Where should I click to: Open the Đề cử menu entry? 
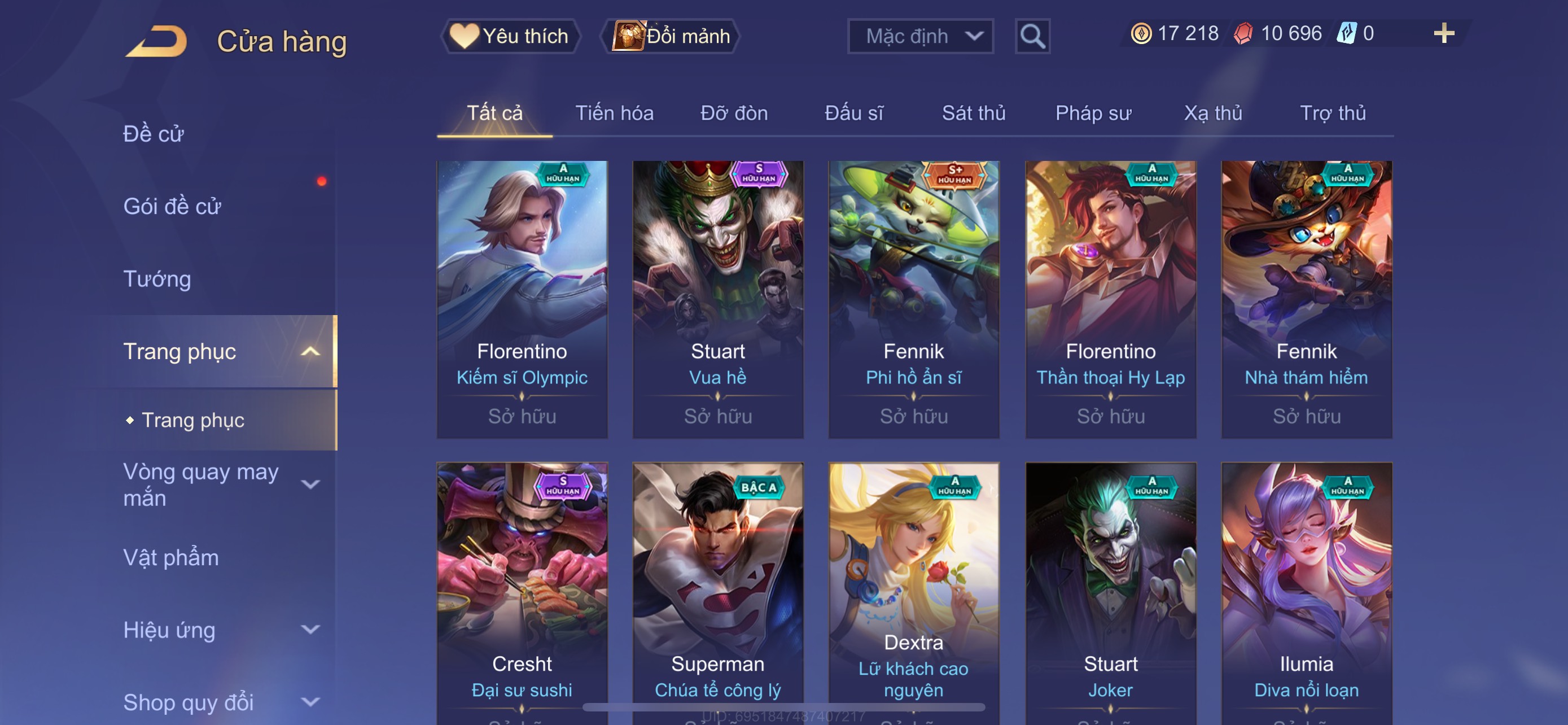coord(154,134)
